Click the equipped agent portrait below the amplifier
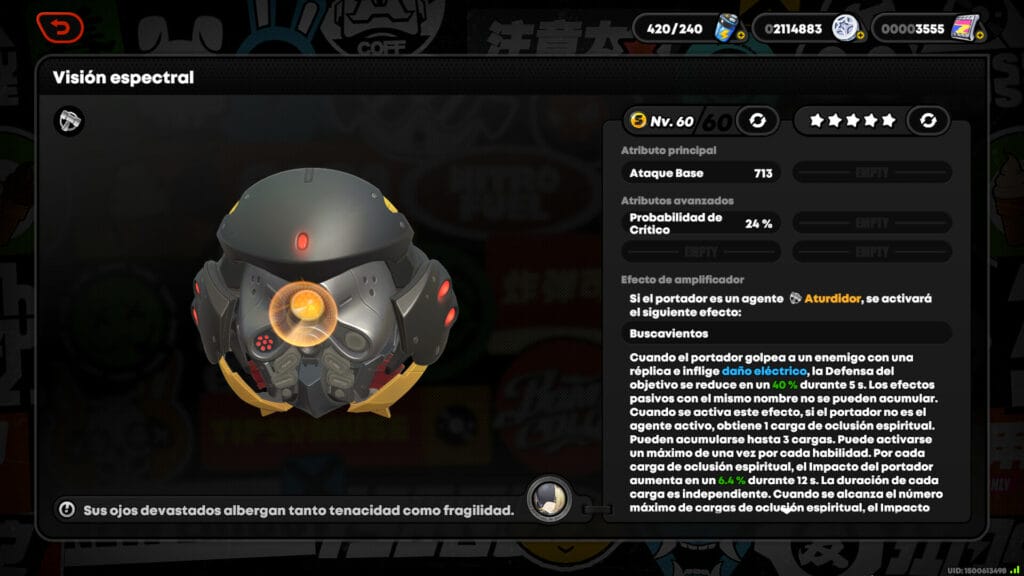1024x576 pixels. point(549,498)
